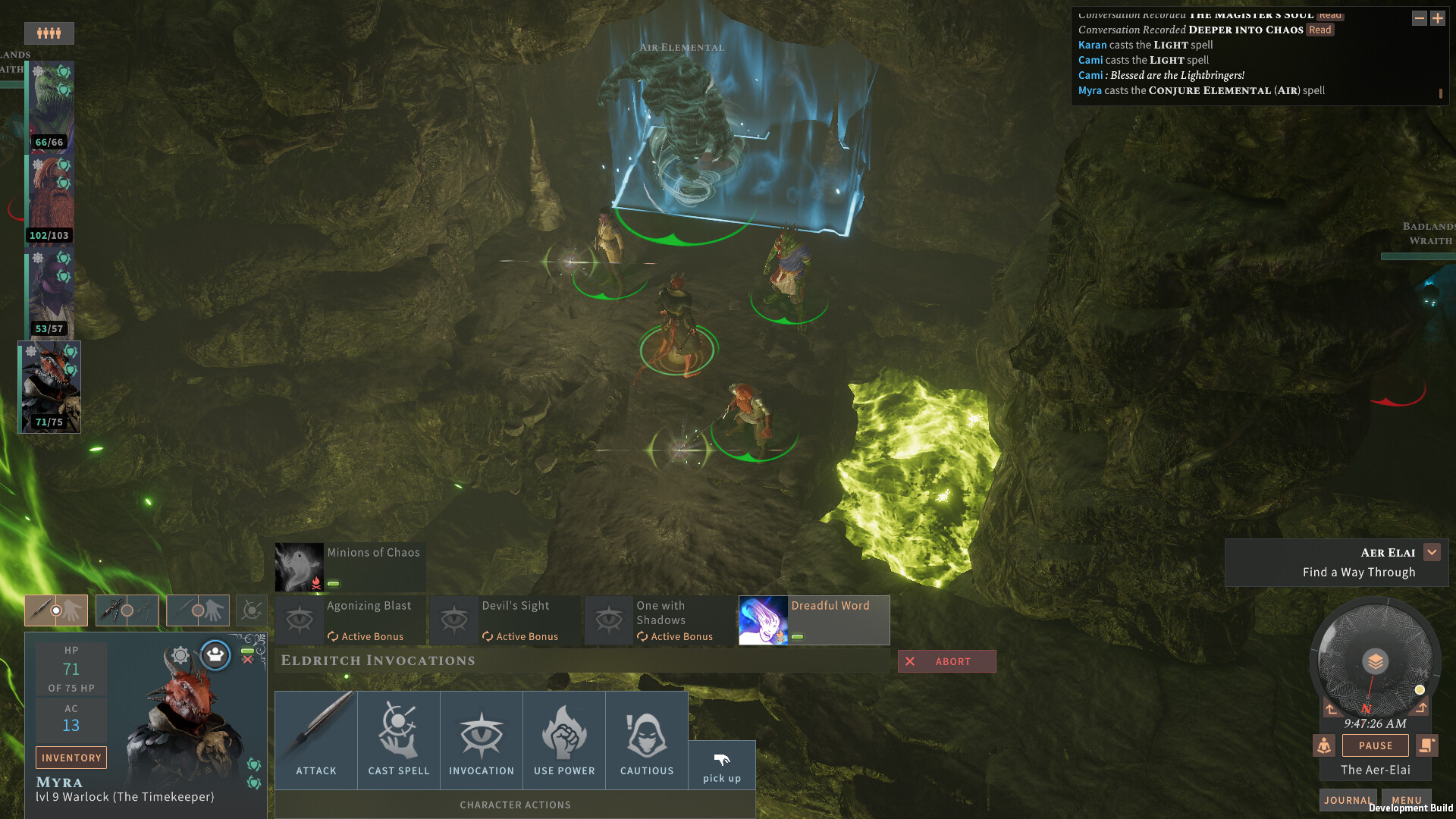The height and width of the screenshot is (819, 1456).
Task: Expand the combat log with plus control
Action: click(1438, 18)
